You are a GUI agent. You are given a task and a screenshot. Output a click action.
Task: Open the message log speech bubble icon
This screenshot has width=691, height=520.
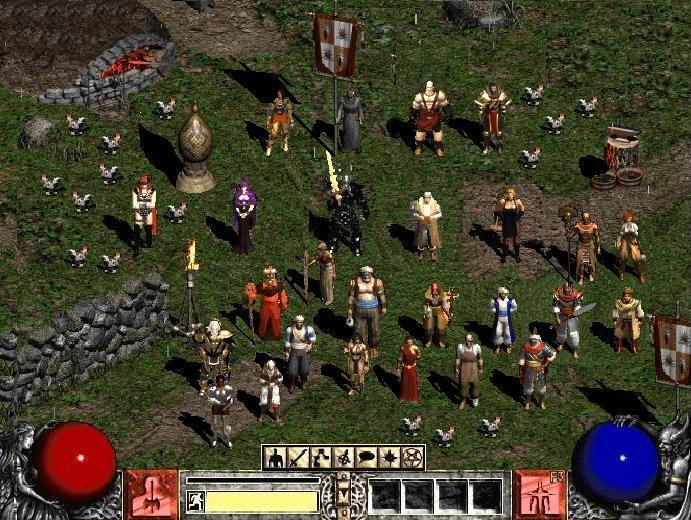pyautogui.click(x=367, y=458)
